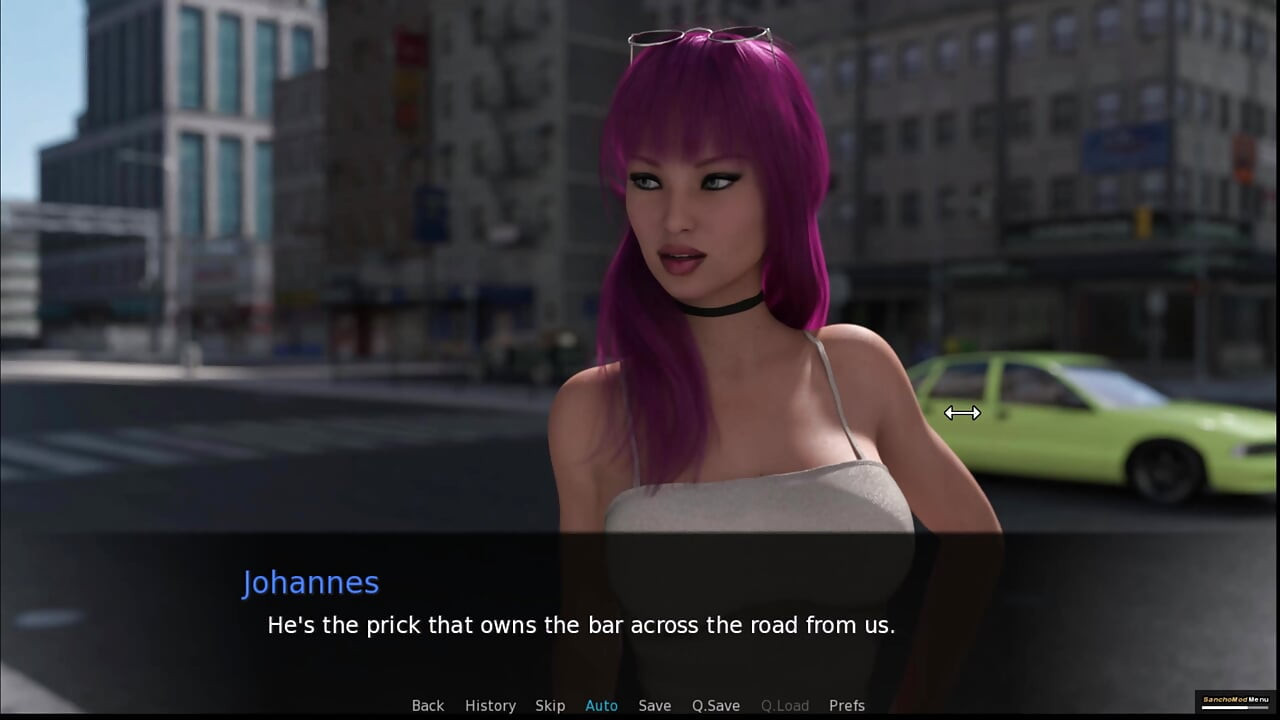Image resolution: width=1280 pixels, height=720 pixels.
Task: Toggle Auto dialogue advance
Action: (601, 706)
